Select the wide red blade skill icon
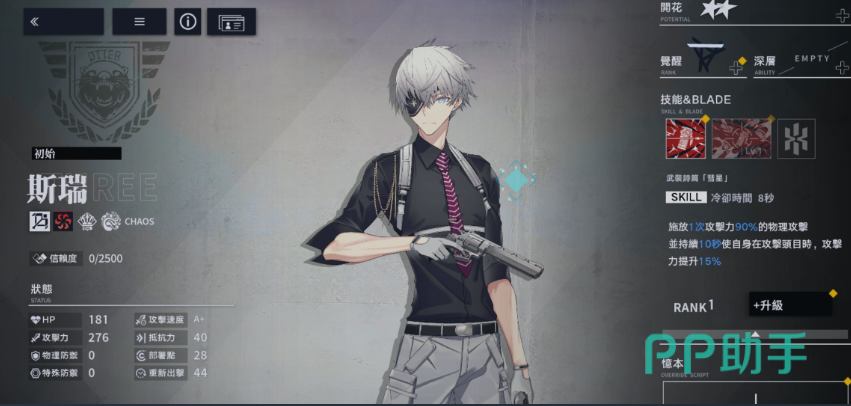 point(741,138)
